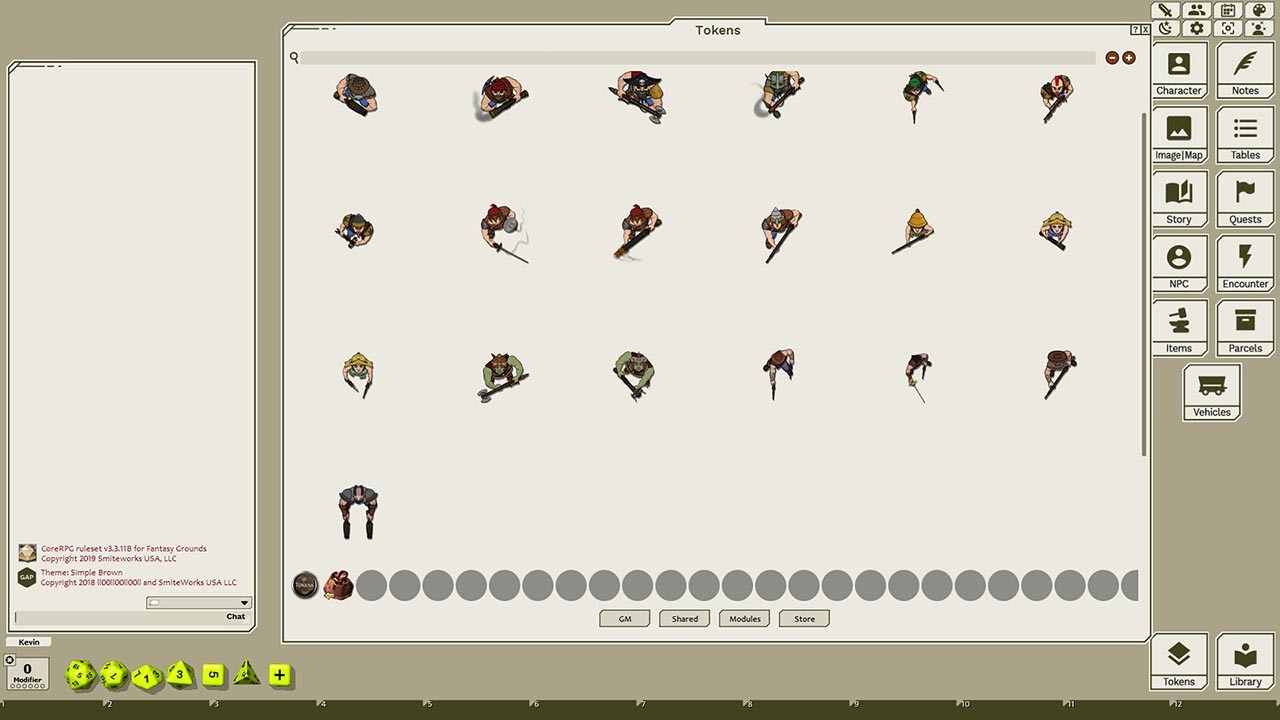The image size is (1280, 720).
Task: Open the Image|Map records panel
Action: 1179,135
